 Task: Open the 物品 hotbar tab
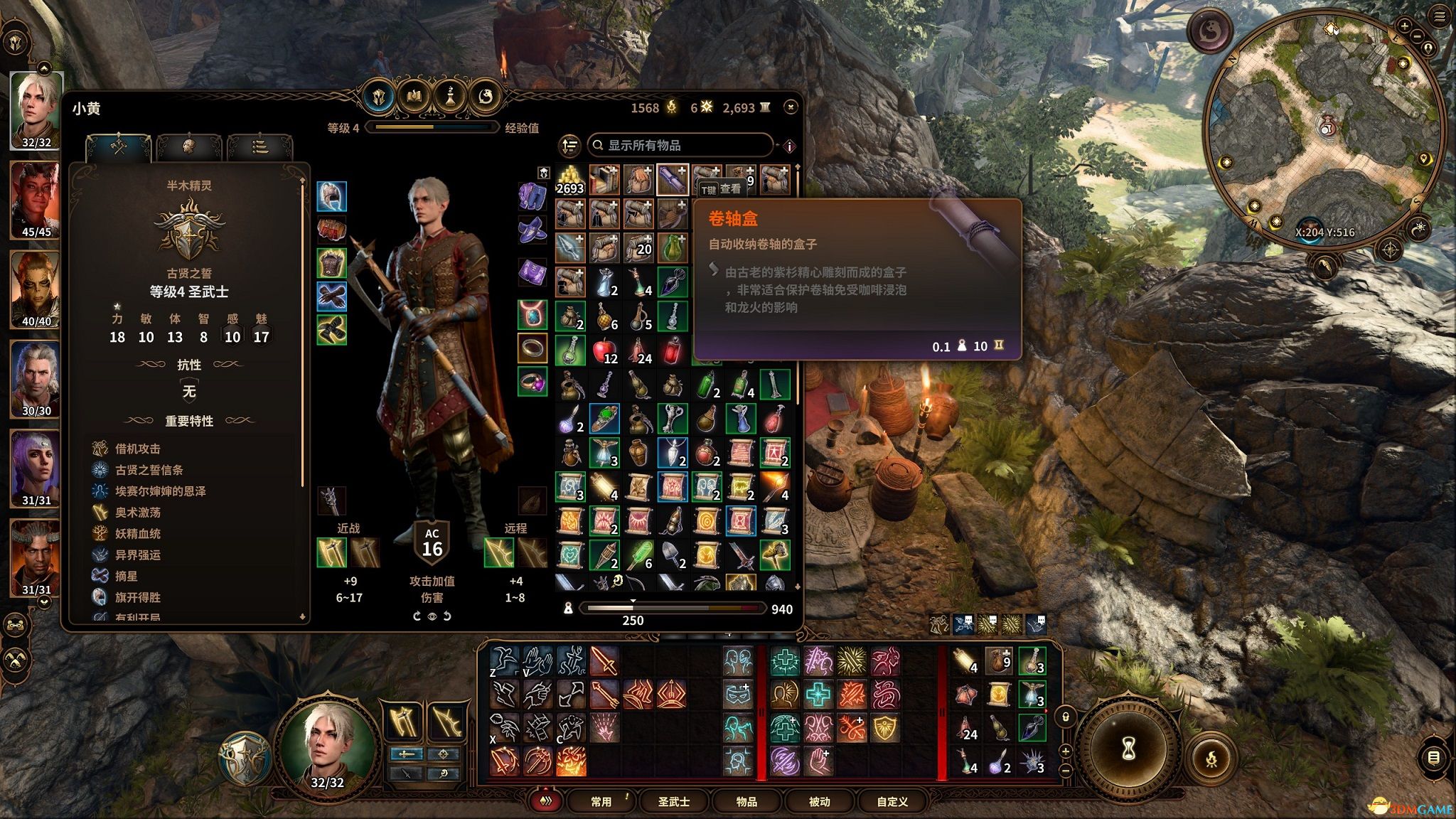pos(746,801)
